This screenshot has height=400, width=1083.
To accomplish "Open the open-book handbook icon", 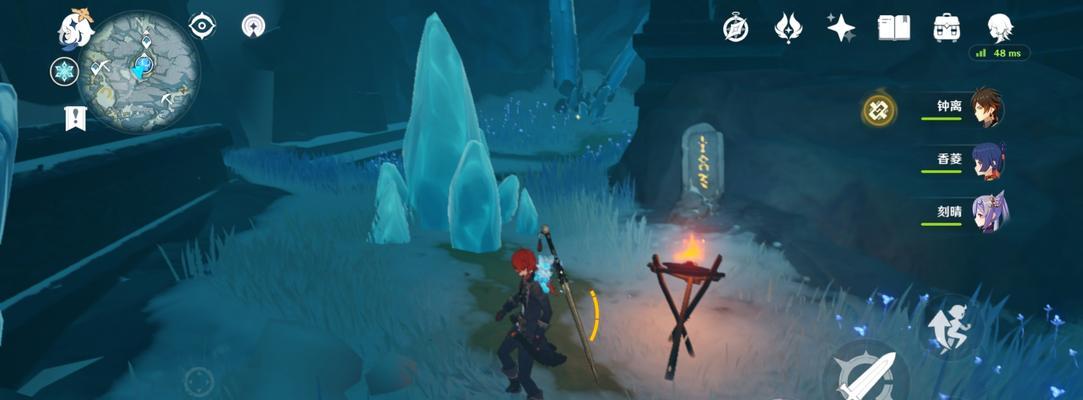I will pos(893,28).
